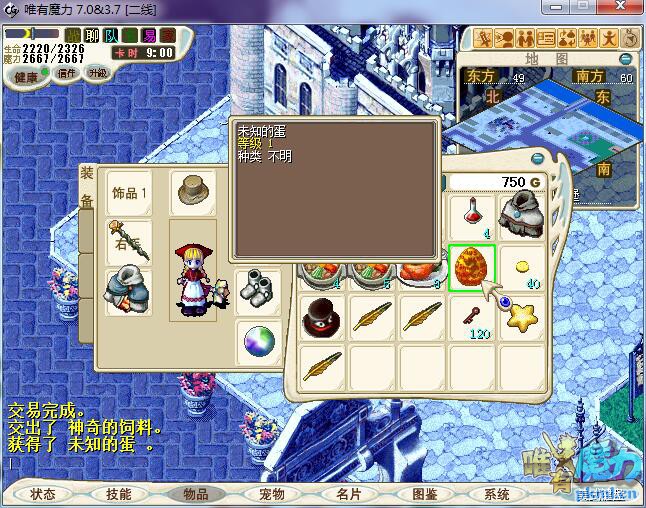Open the 图鉴 album menu
The width and height of the screenshot is (646, 508).
coord(424,494)
